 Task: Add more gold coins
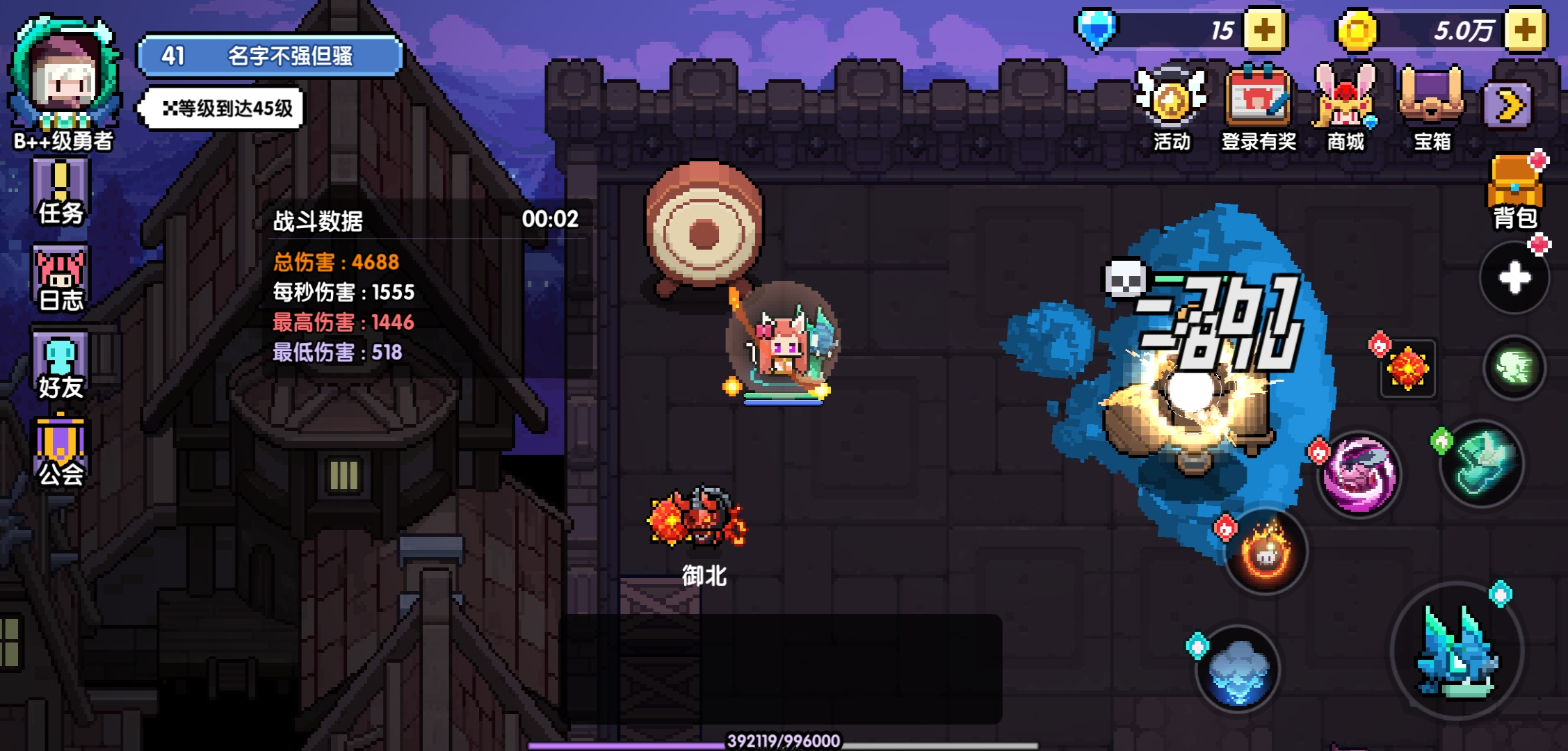click(1523, 31)
